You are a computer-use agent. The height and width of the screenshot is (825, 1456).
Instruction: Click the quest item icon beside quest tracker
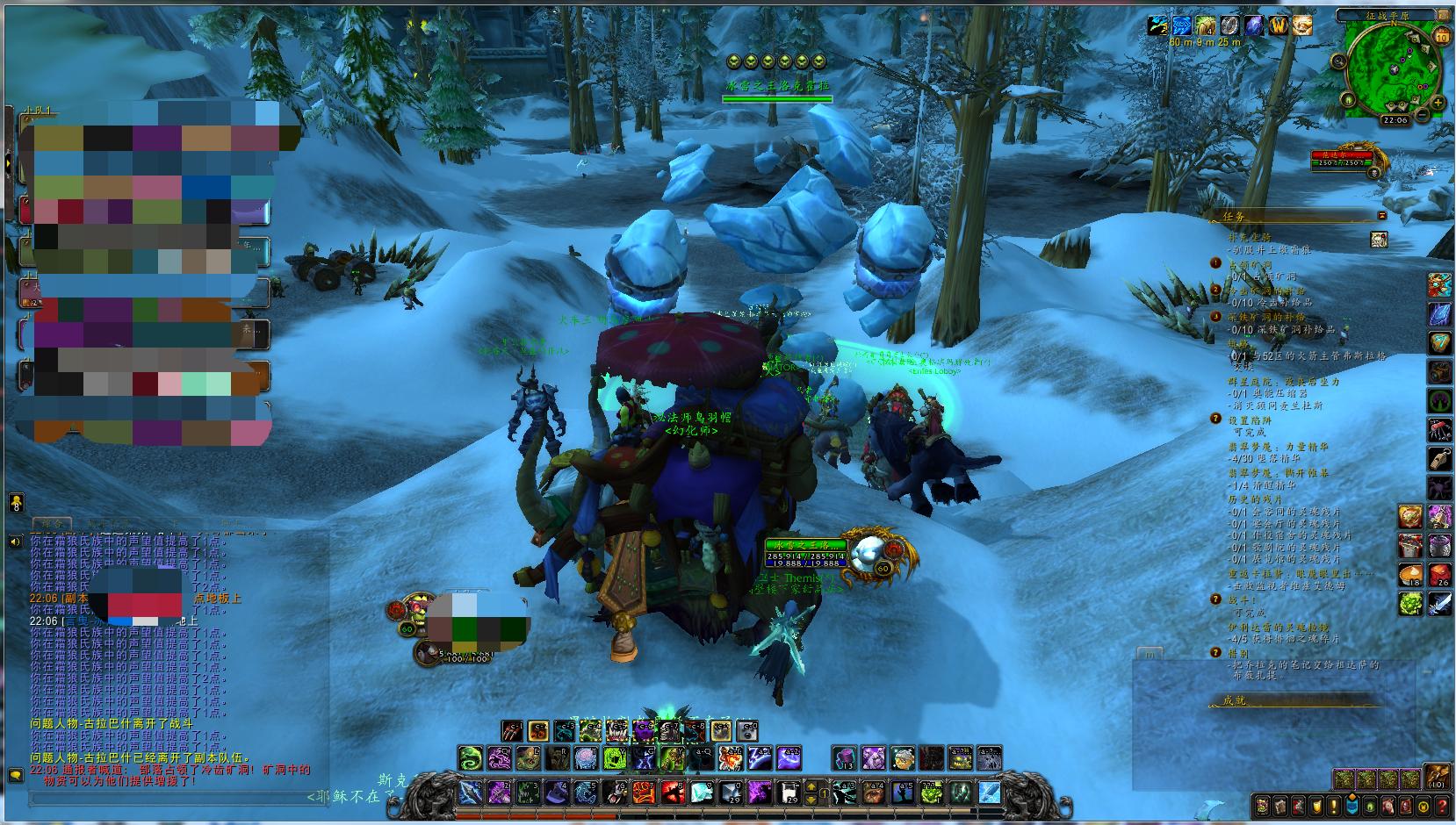[x=1378, y=239]
